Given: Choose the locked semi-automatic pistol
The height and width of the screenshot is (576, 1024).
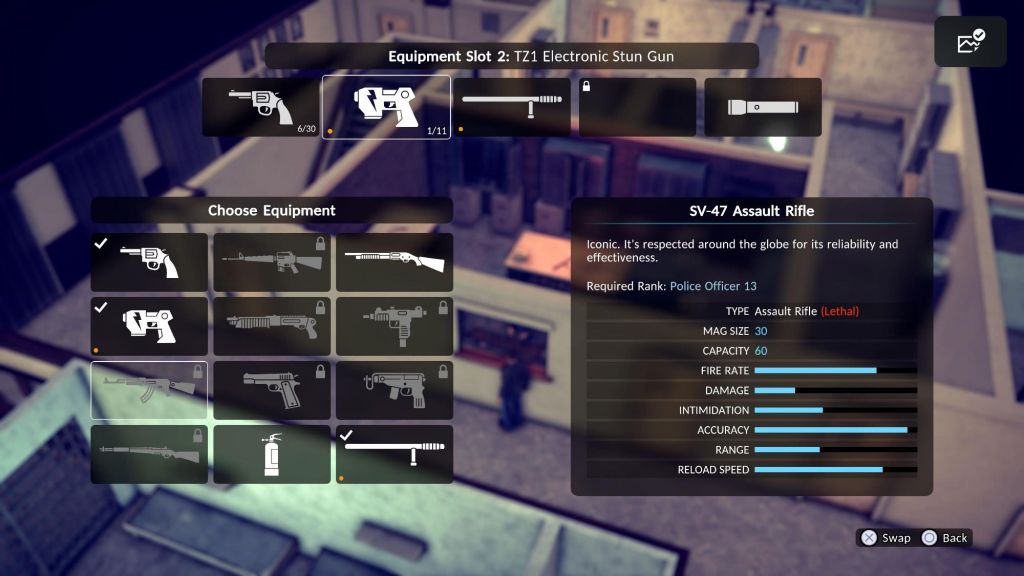Looking at the screenshot, I should pos(271,391).
